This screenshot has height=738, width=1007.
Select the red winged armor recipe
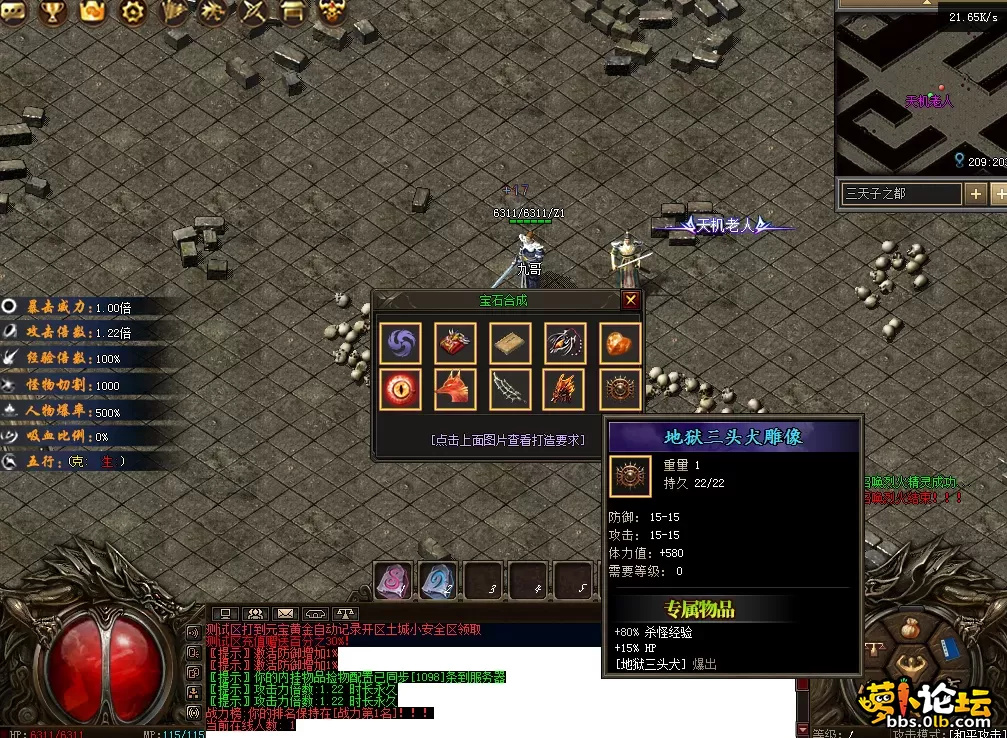point(455,343)
